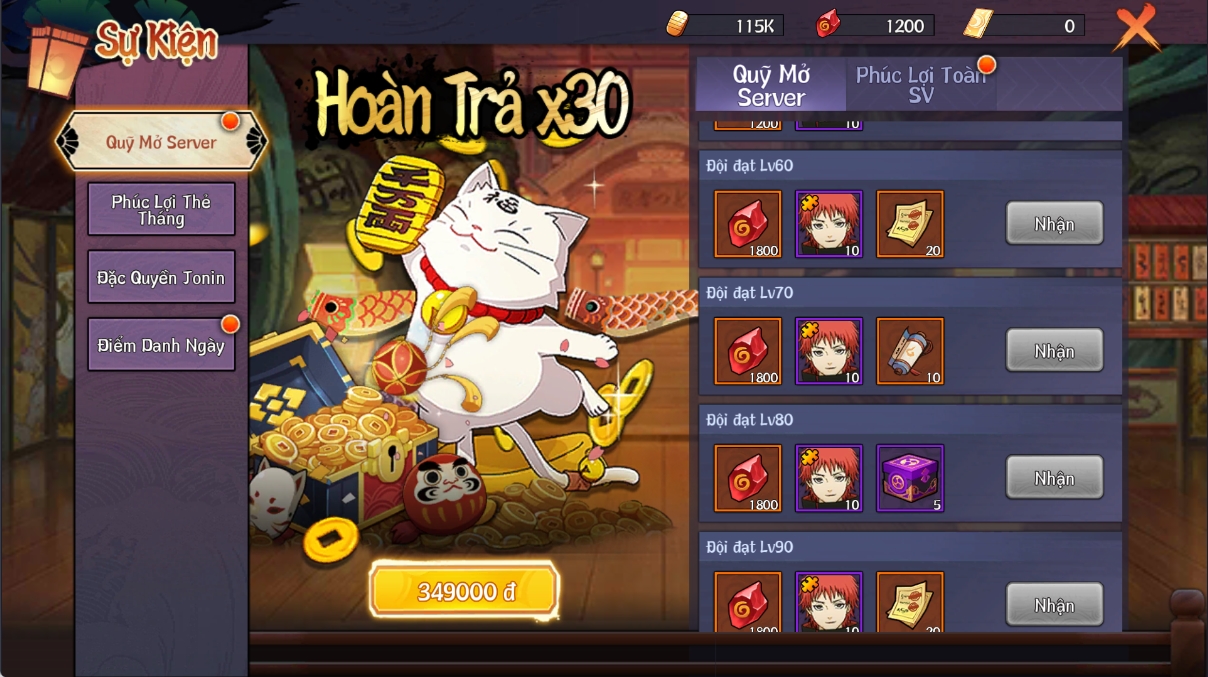This screenshot has width=1208, height=677.
Task: Switch to Phúc Lợi Toàn SV tab
Action: click(920, 84)
